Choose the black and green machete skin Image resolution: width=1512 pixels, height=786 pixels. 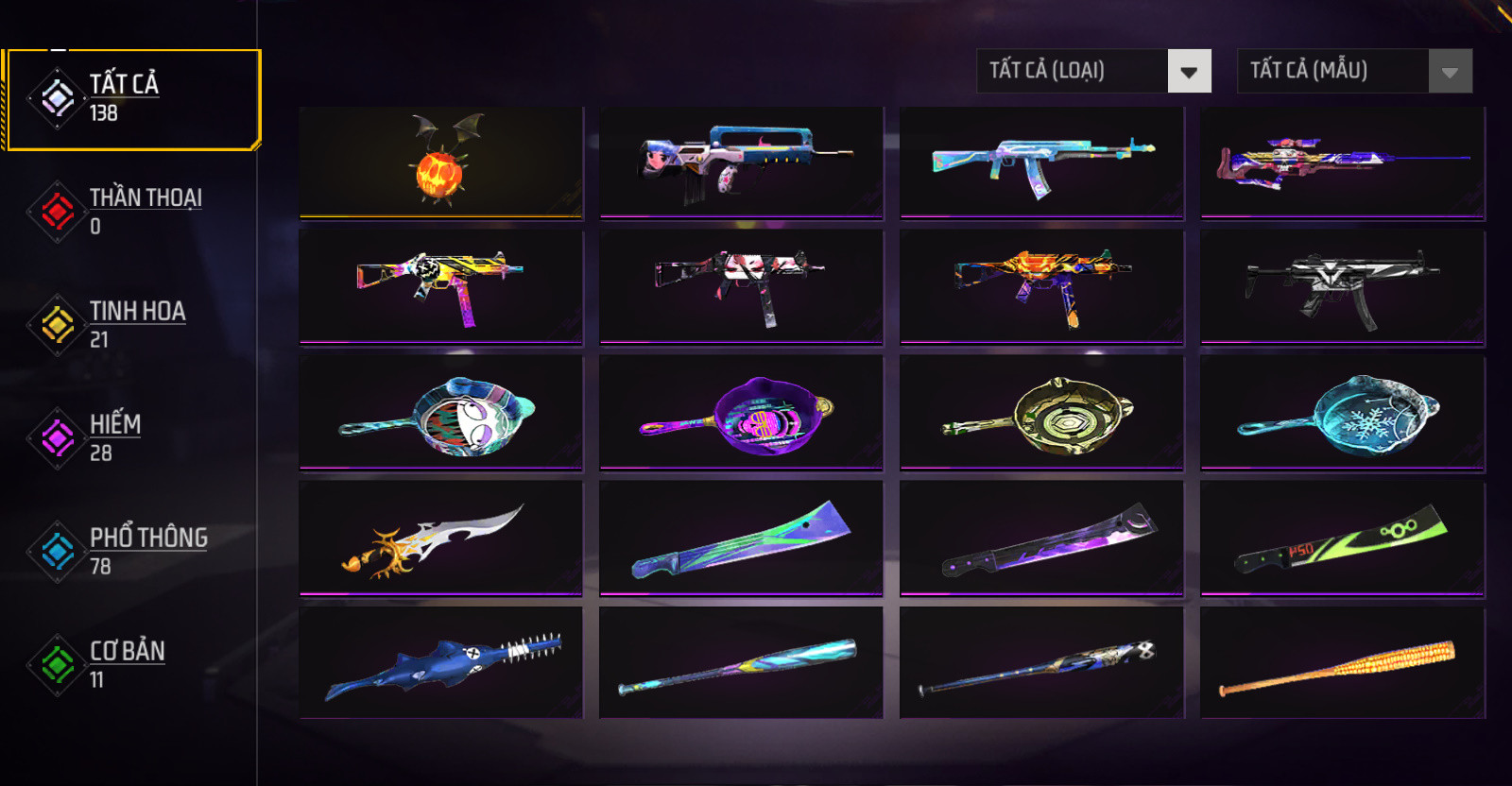1343,538
